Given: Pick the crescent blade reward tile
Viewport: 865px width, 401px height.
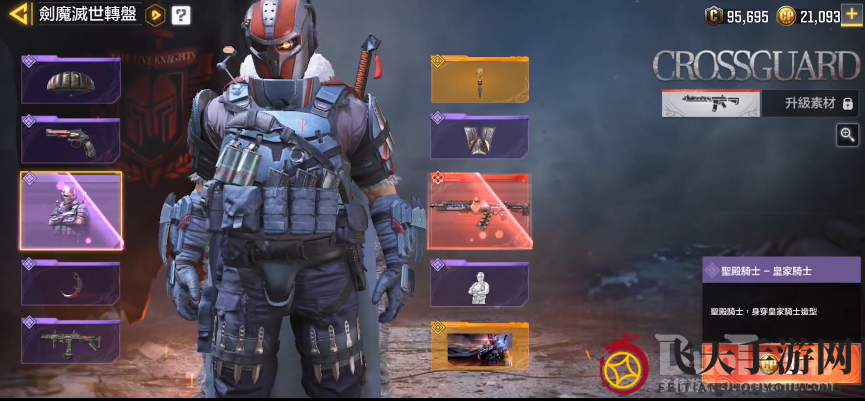Looking at the screenshot, I should click(x=71, y=283).
